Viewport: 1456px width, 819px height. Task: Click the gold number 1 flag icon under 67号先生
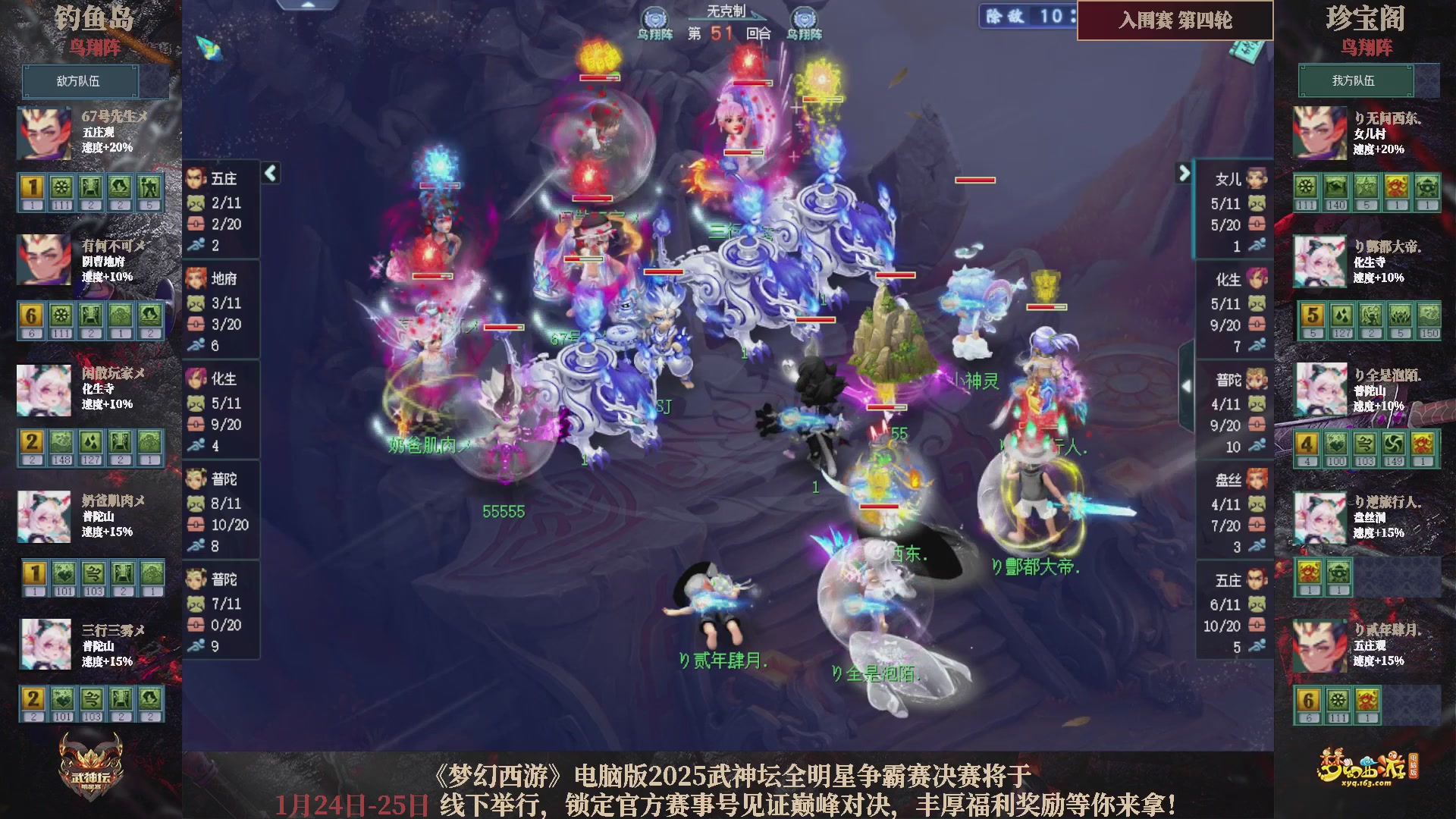coord(33,187)
